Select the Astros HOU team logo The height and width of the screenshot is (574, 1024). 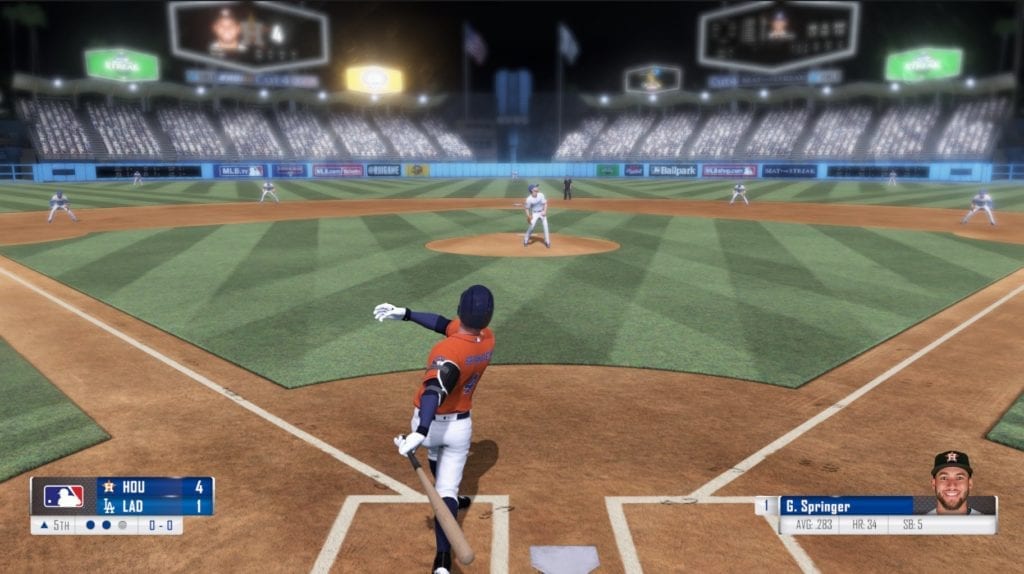(108, 487)
